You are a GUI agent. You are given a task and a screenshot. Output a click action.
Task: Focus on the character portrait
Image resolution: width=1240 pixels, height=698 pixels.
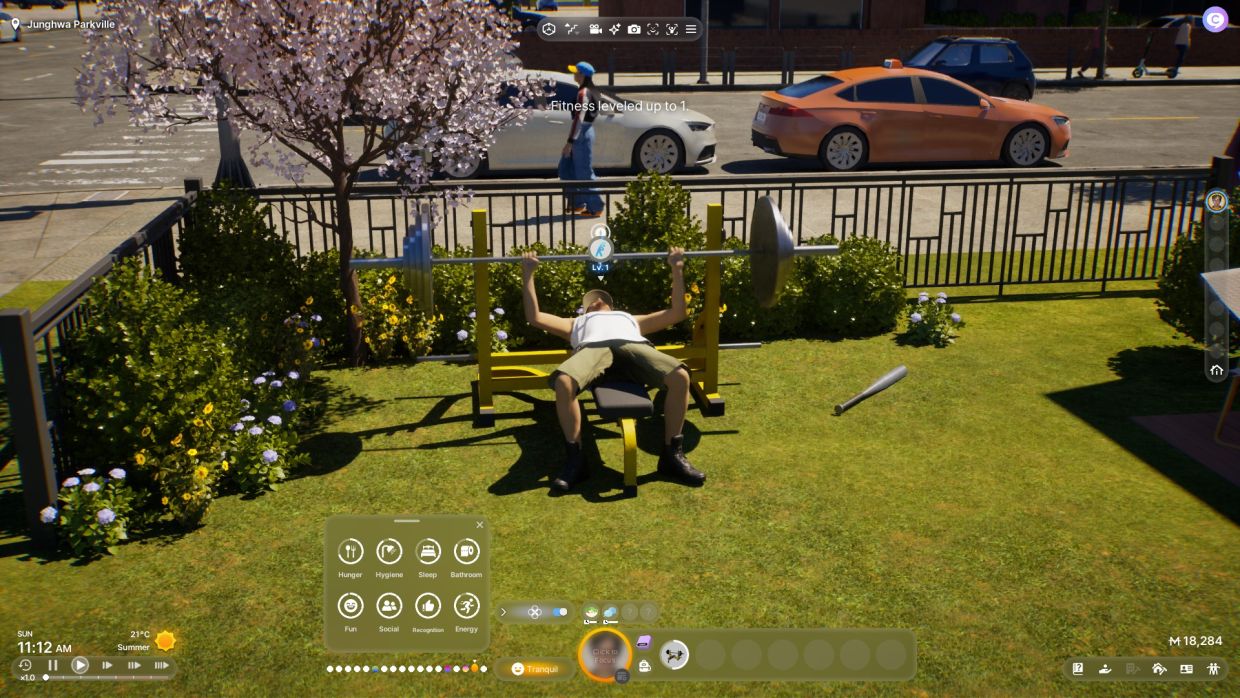[x=605, y=655]
